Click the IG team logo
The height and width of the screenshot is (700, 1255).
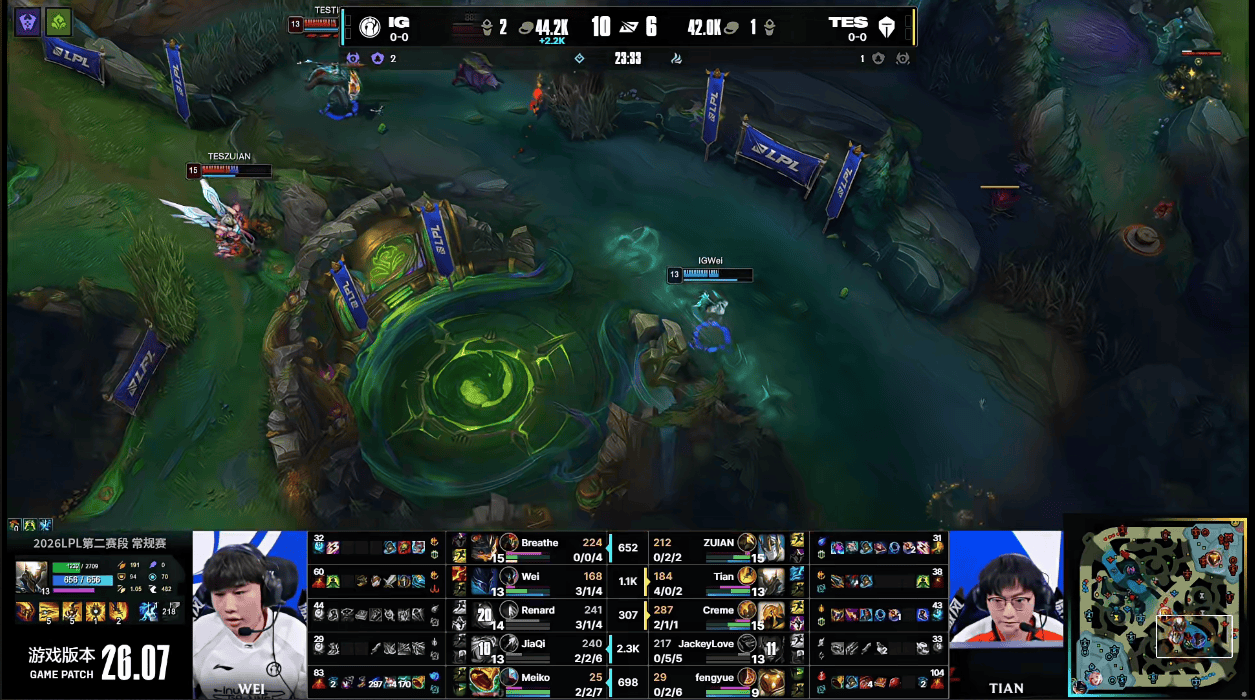[370, 27]
